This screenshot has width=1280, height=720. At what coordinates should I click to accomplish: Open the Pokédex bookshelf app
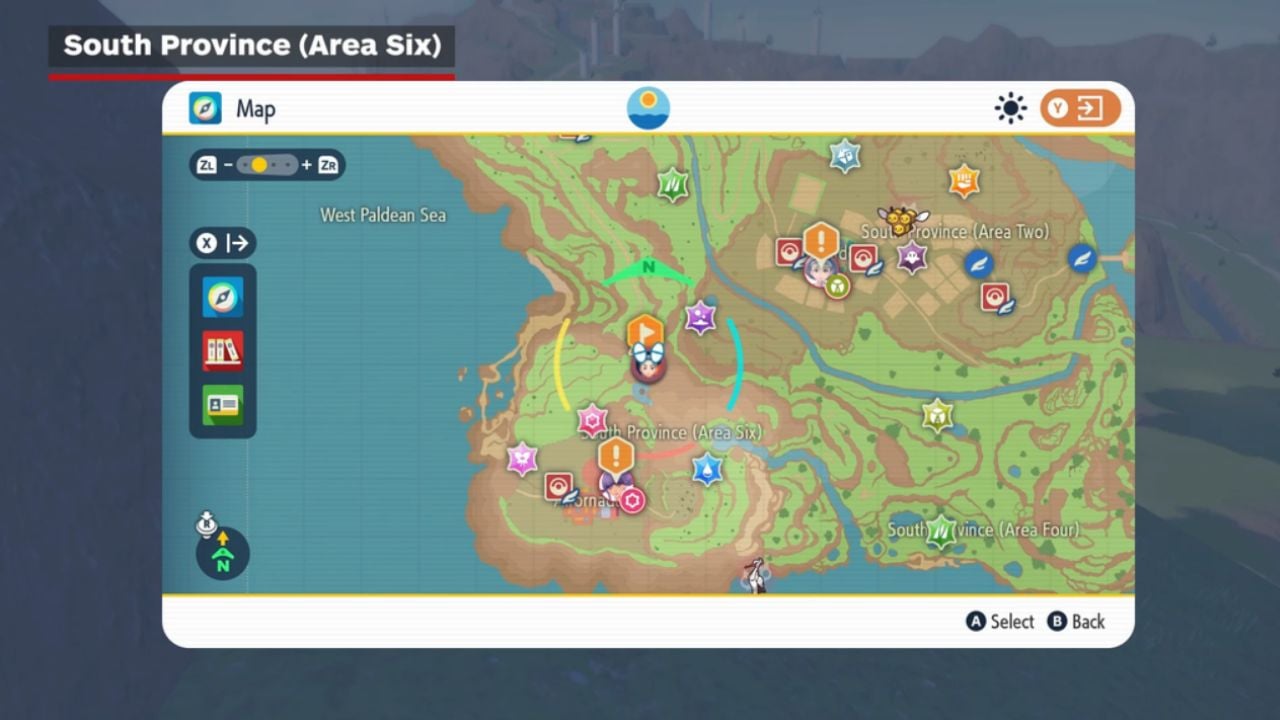pyautogui.click(x=223, y=351)
